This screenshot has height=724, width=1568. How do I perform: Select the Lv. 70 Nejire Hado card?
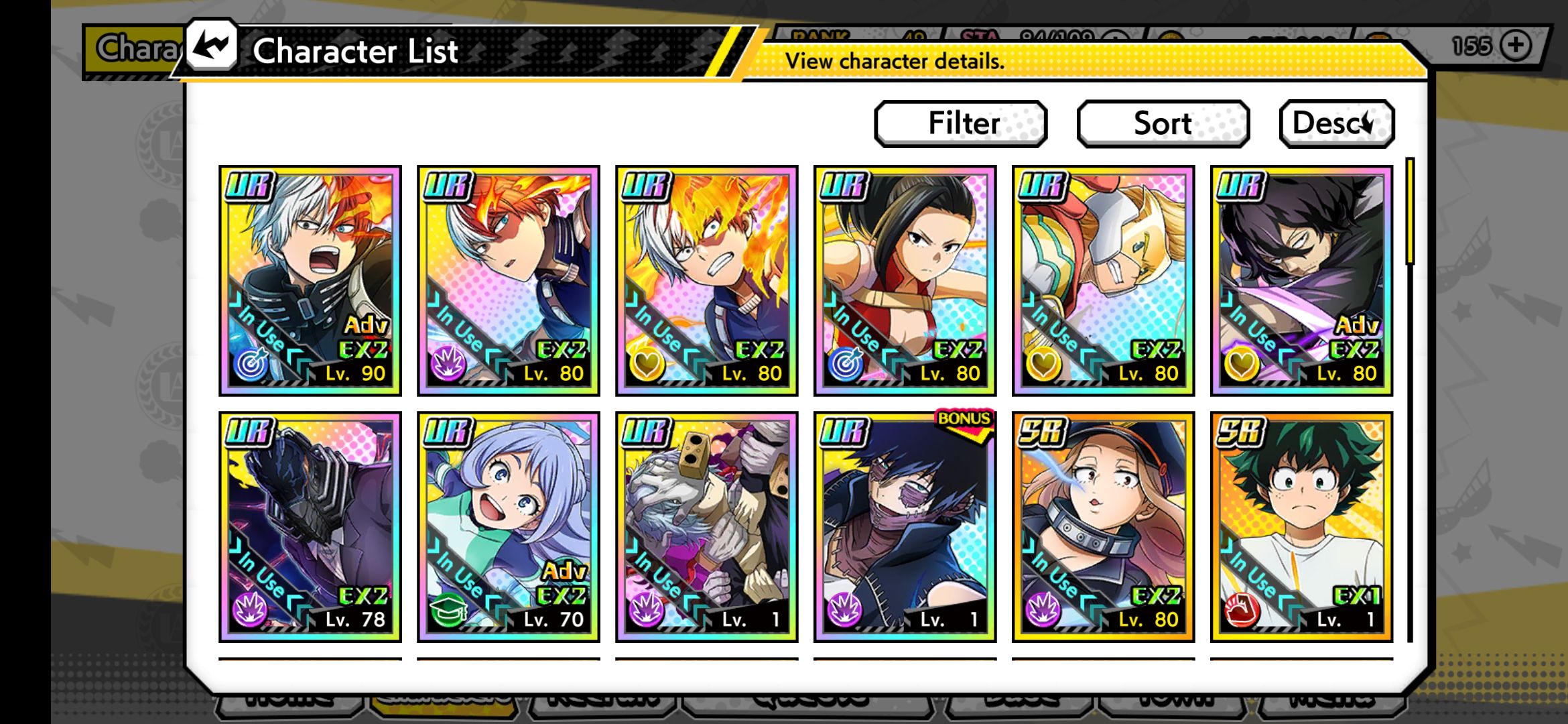tap(508, 527)
